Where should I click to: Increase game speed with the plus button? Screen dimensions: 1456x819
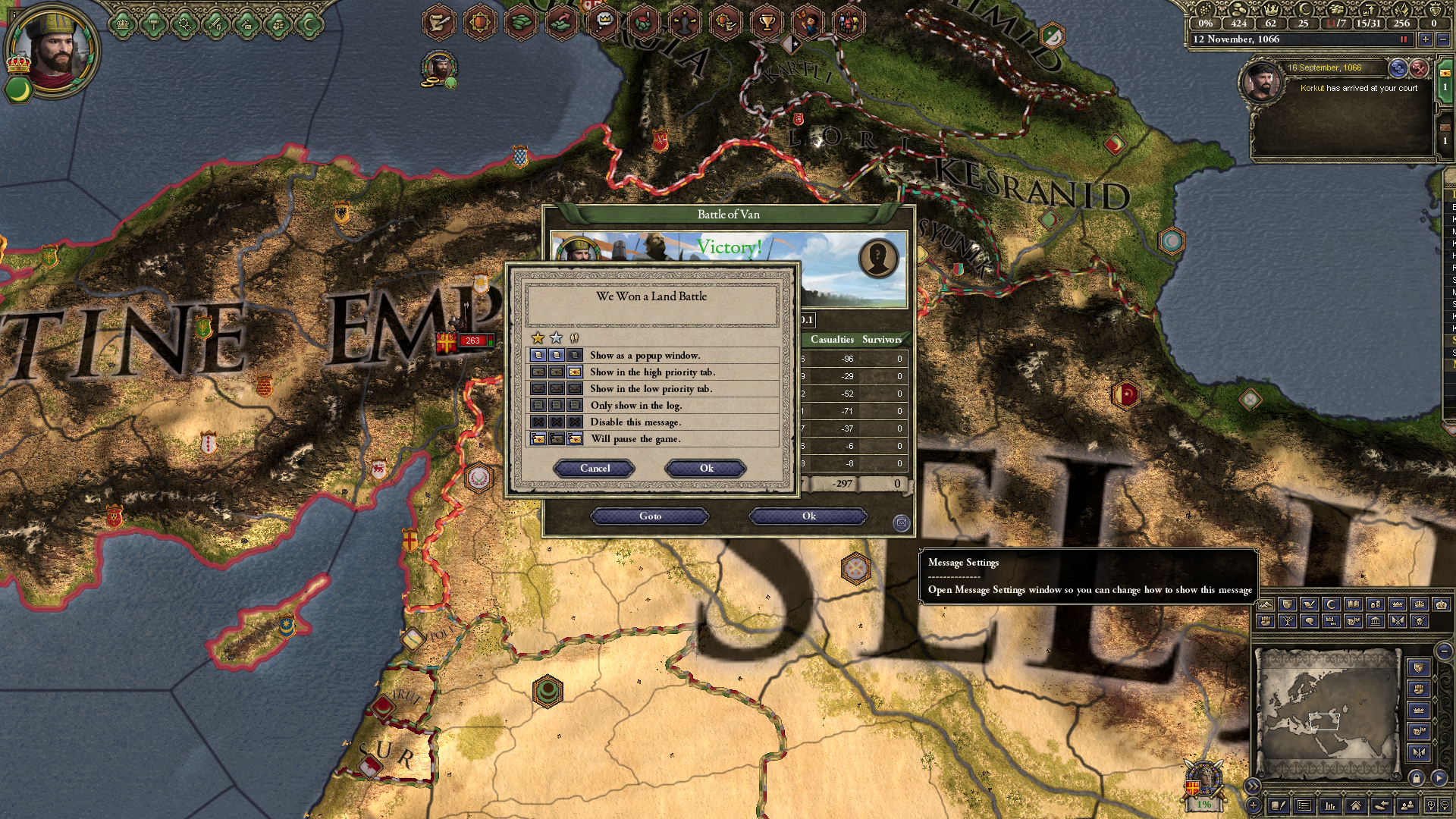tap(1425, 39)
